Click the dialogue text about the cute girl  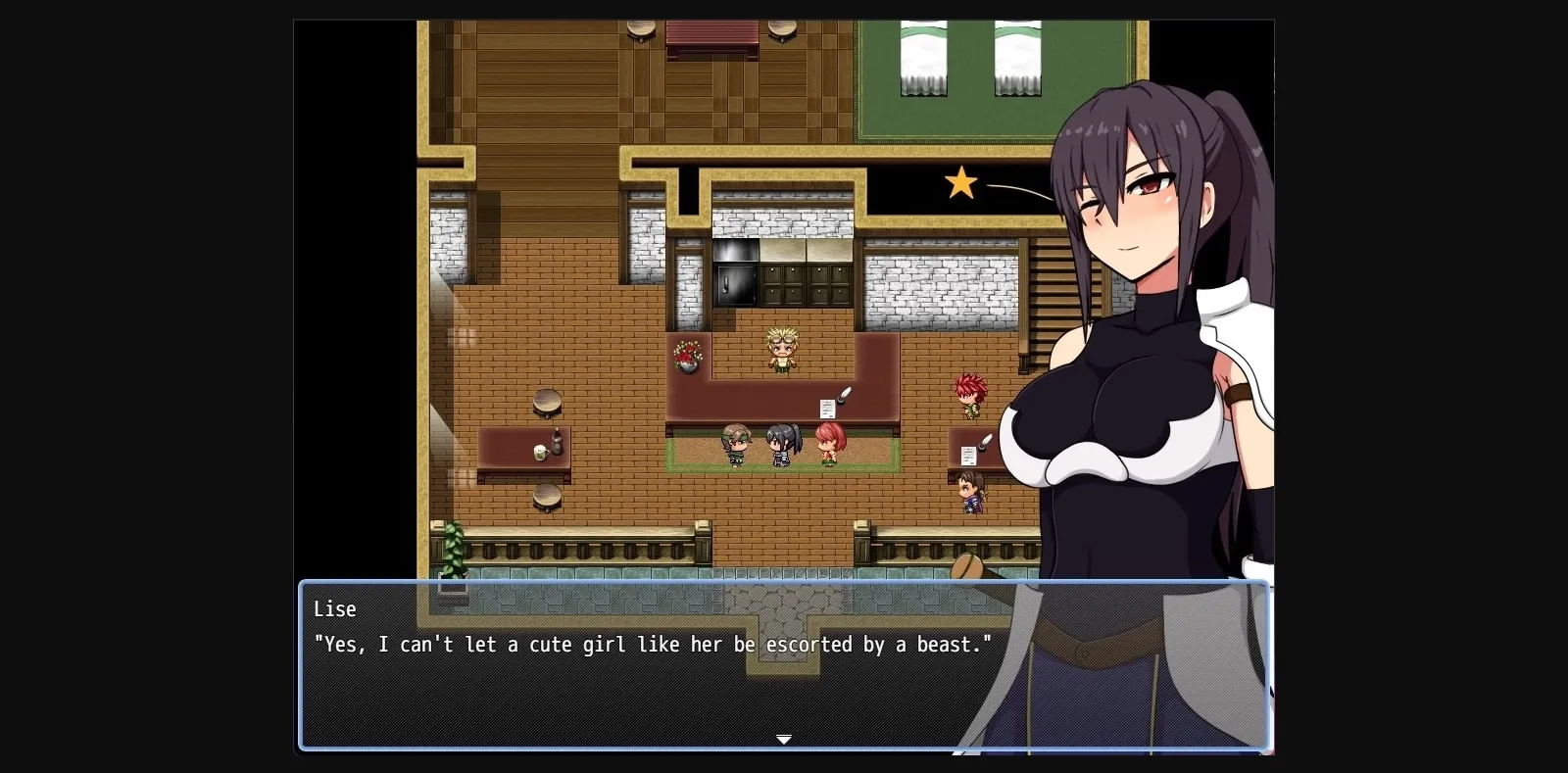coord(652,645)
